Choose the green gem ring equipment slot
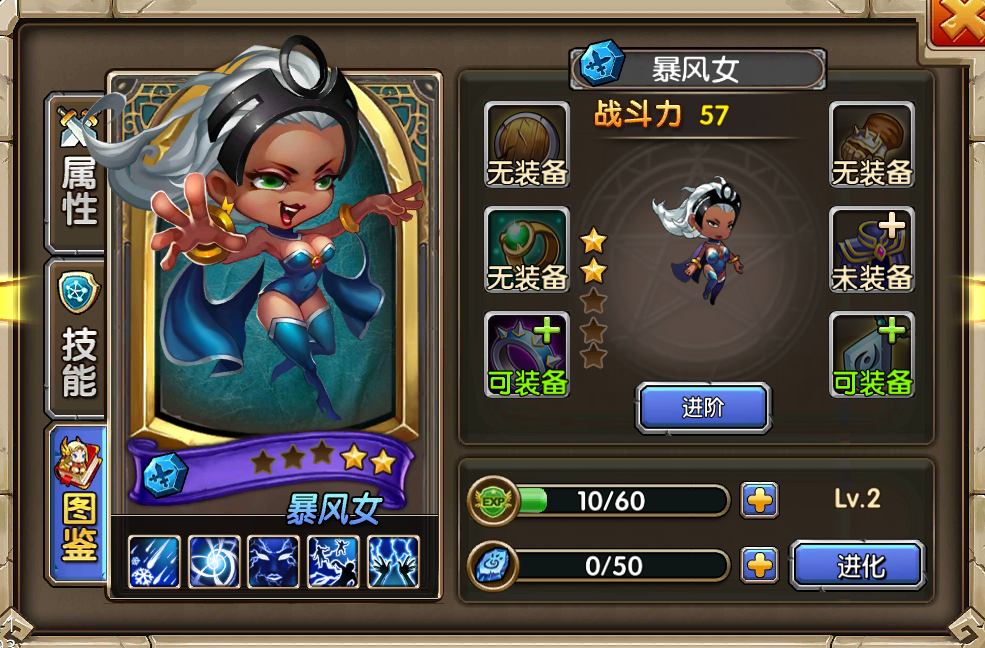Image resolution: width=985 pixels, height=648 pixels. [x=527, y=250]
